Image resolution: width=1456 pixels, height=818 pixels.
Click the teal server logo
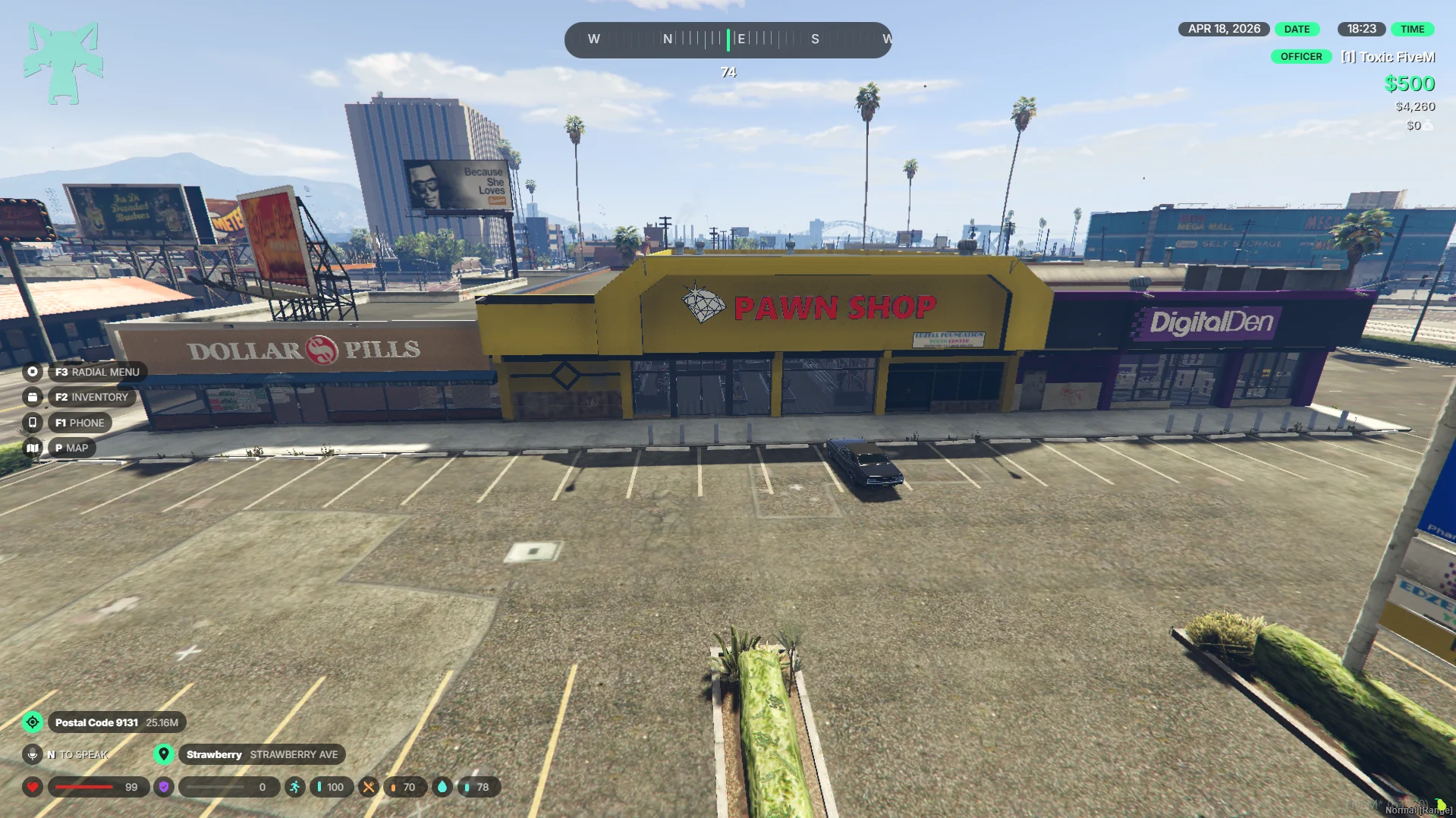63,63
